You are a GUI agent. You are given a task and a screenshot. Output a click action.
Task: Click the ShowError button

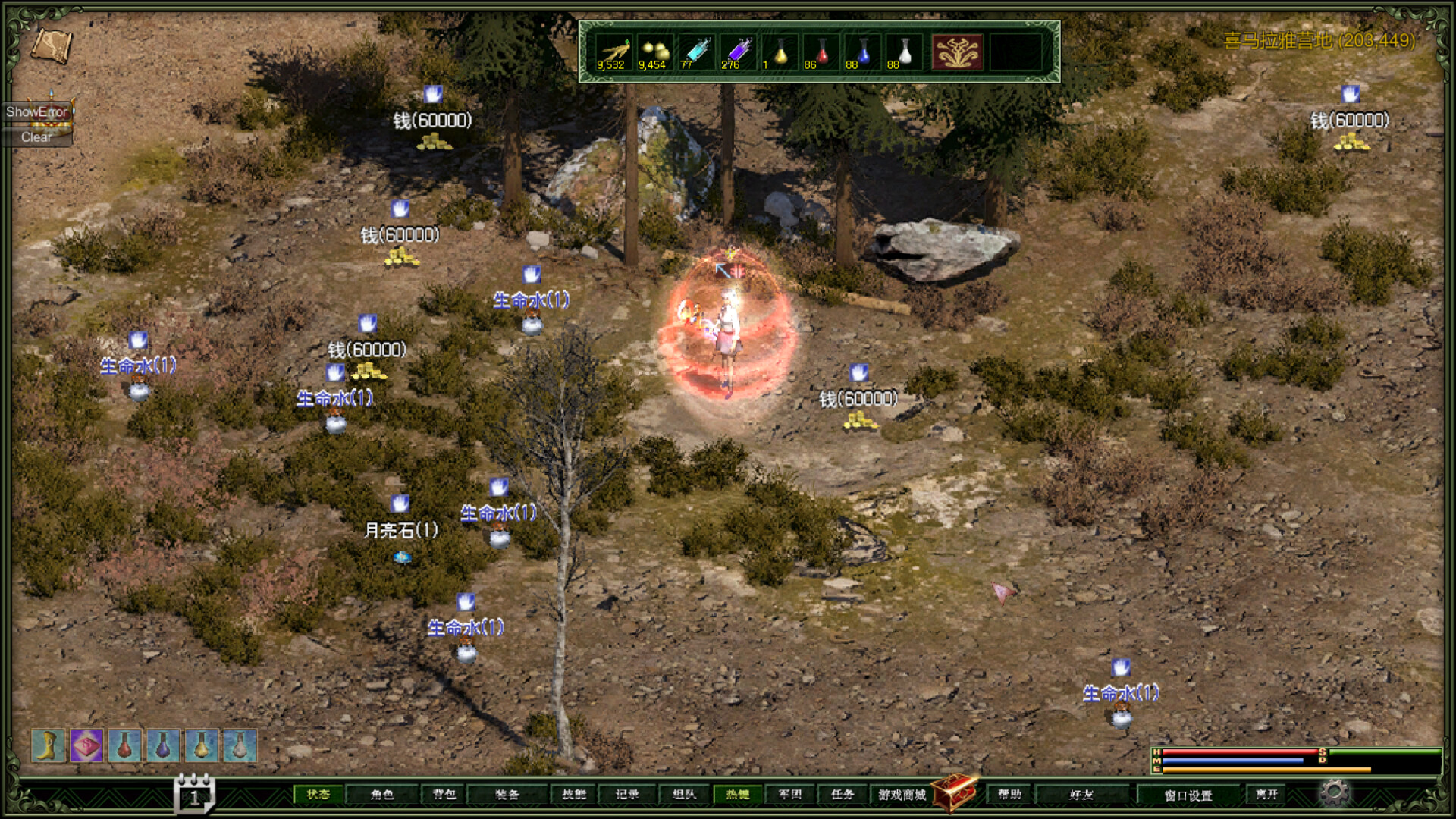click(36, 111)
